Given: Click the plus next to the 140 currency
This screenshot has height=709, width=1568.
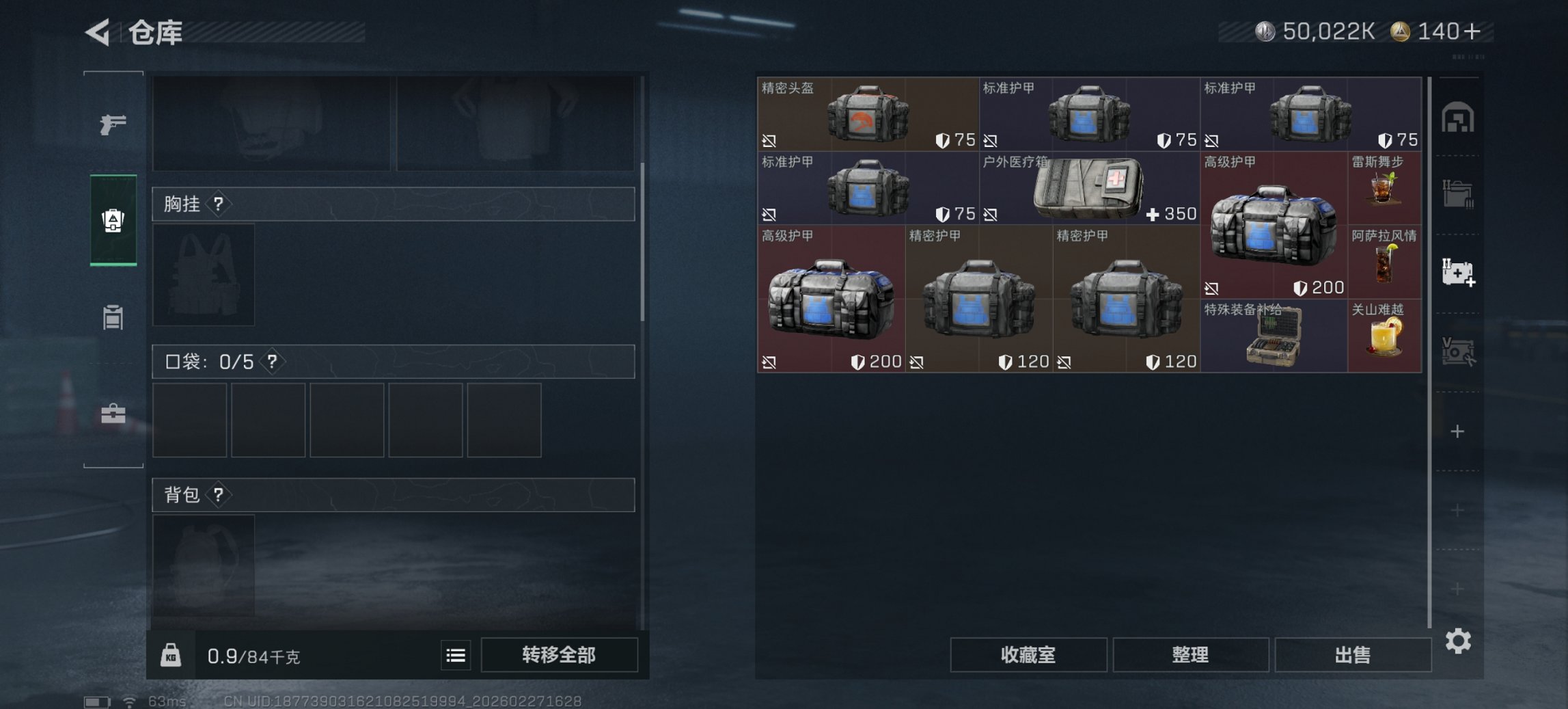Looking at the screenshot, I should (1476, 31).
